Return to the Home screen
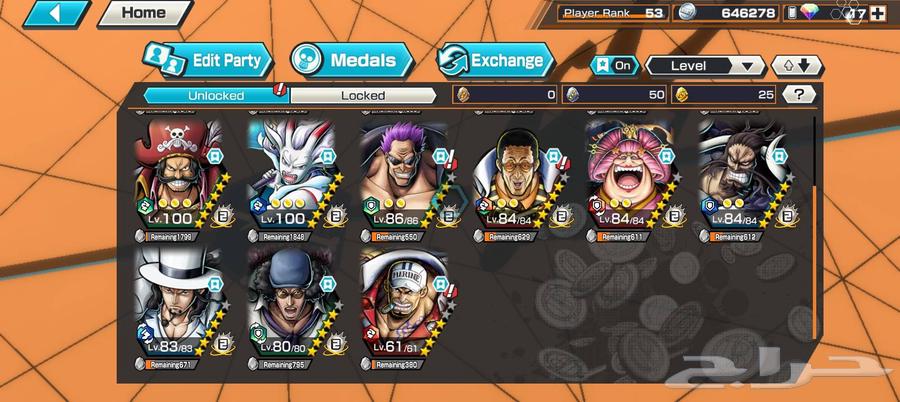This screenshot has width=900, height=402. point(145,14)
